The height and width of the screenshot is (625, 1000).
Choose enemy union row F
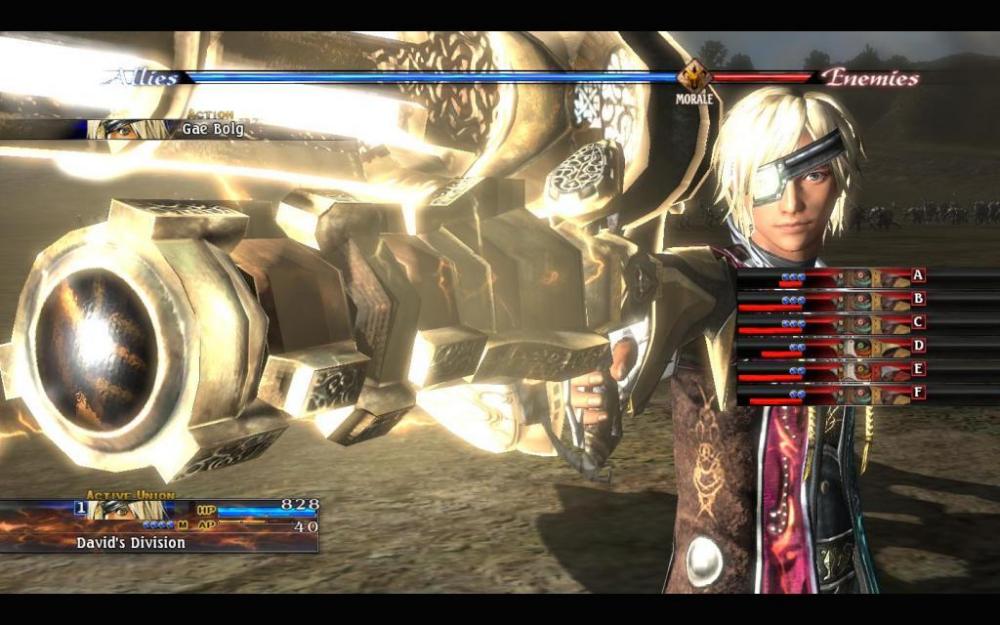click(832, 395)
